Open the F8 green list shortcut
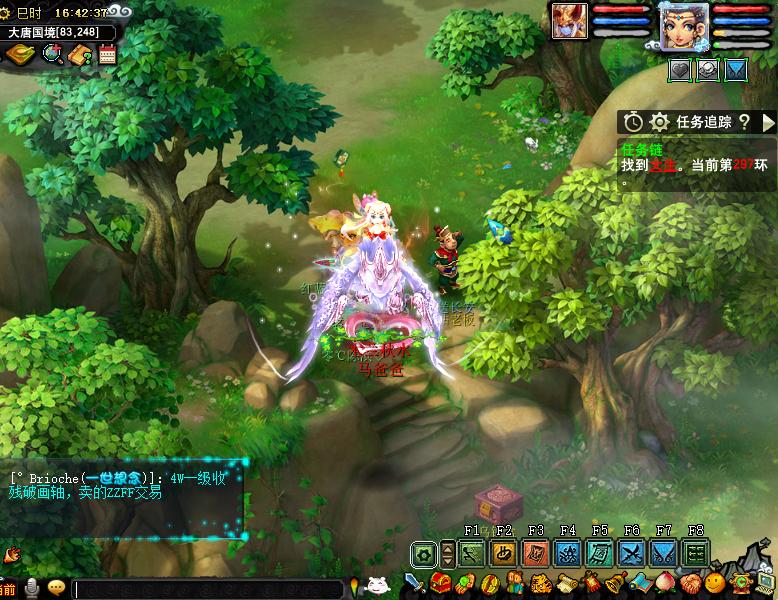 [695, 553]
